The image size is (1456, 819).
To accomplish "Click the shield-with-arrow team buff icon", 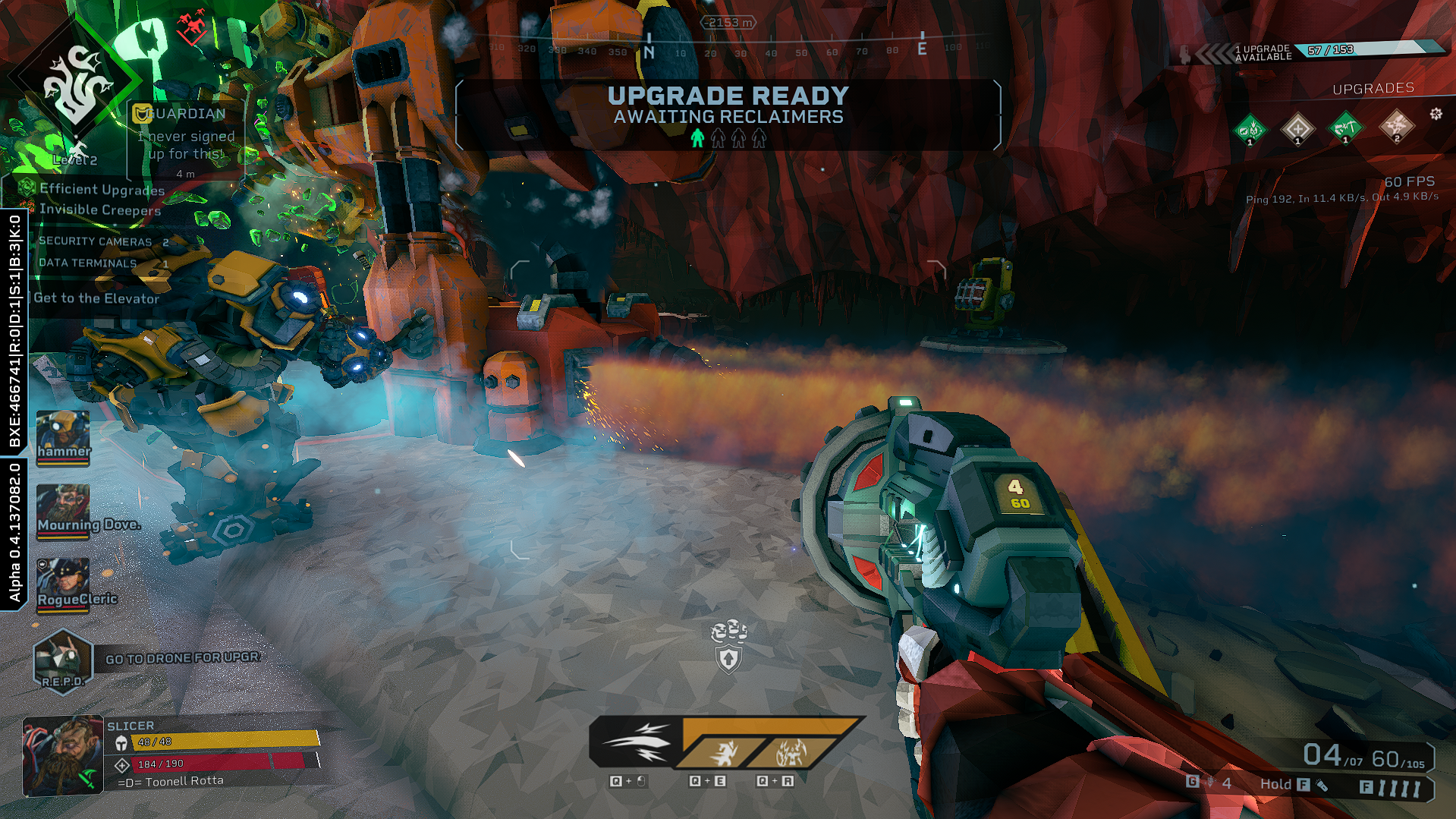I will [x=728, y=659].
